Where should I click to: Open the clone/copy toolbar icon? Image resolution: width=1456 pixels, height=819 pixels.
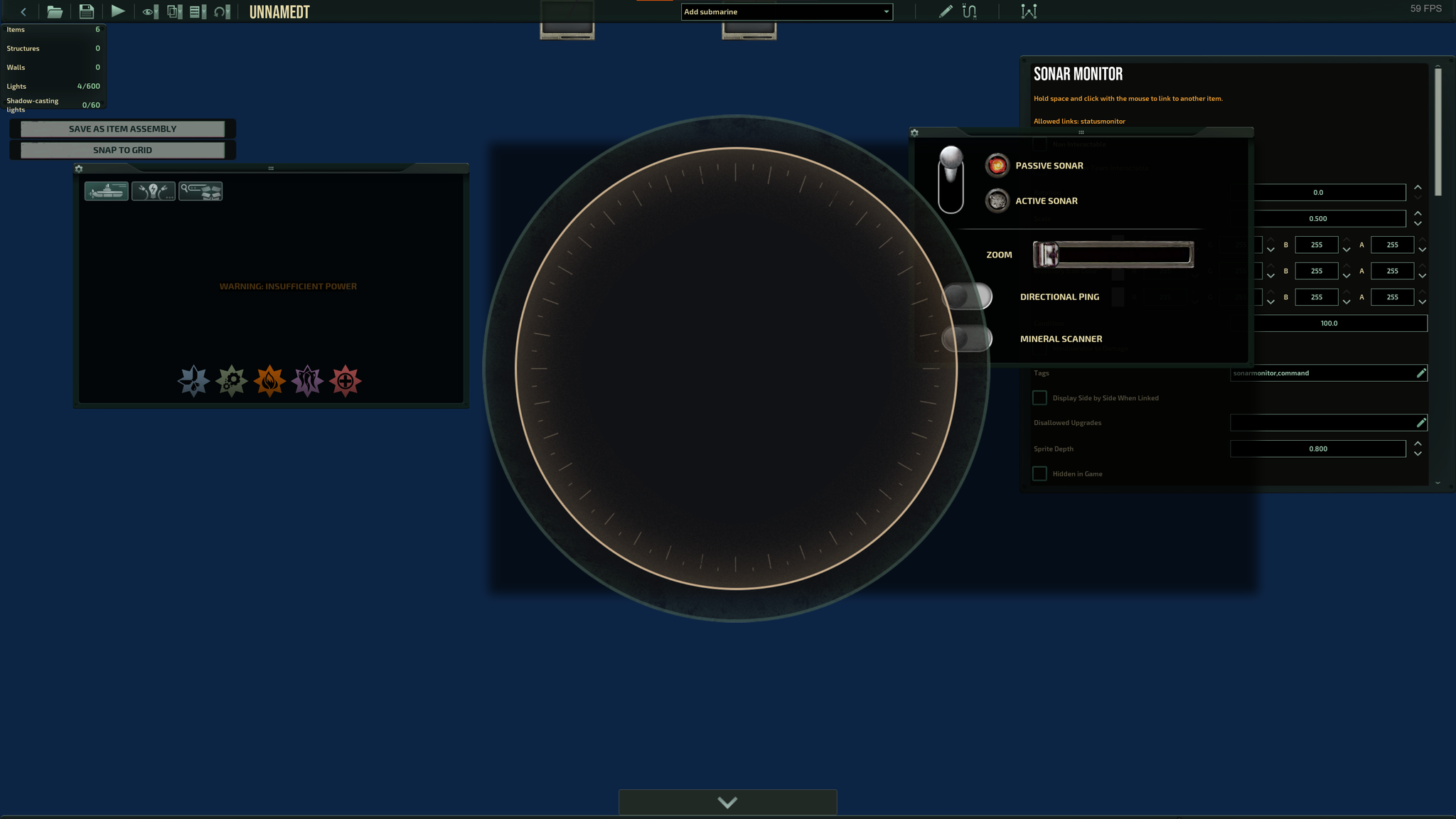(173, 11)
